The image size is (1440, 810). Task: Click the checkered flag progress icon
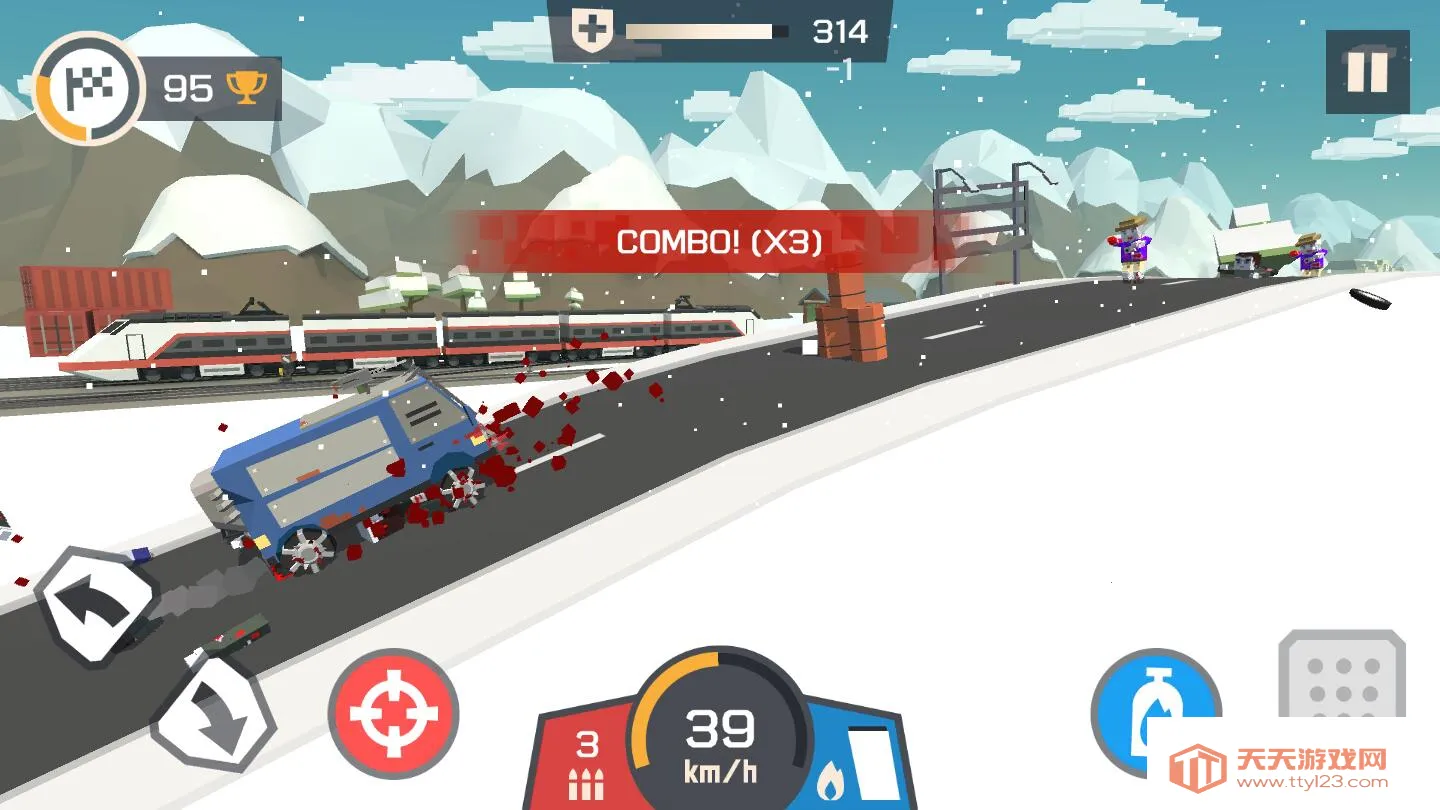pyautogui.click(x=88, y=89)
